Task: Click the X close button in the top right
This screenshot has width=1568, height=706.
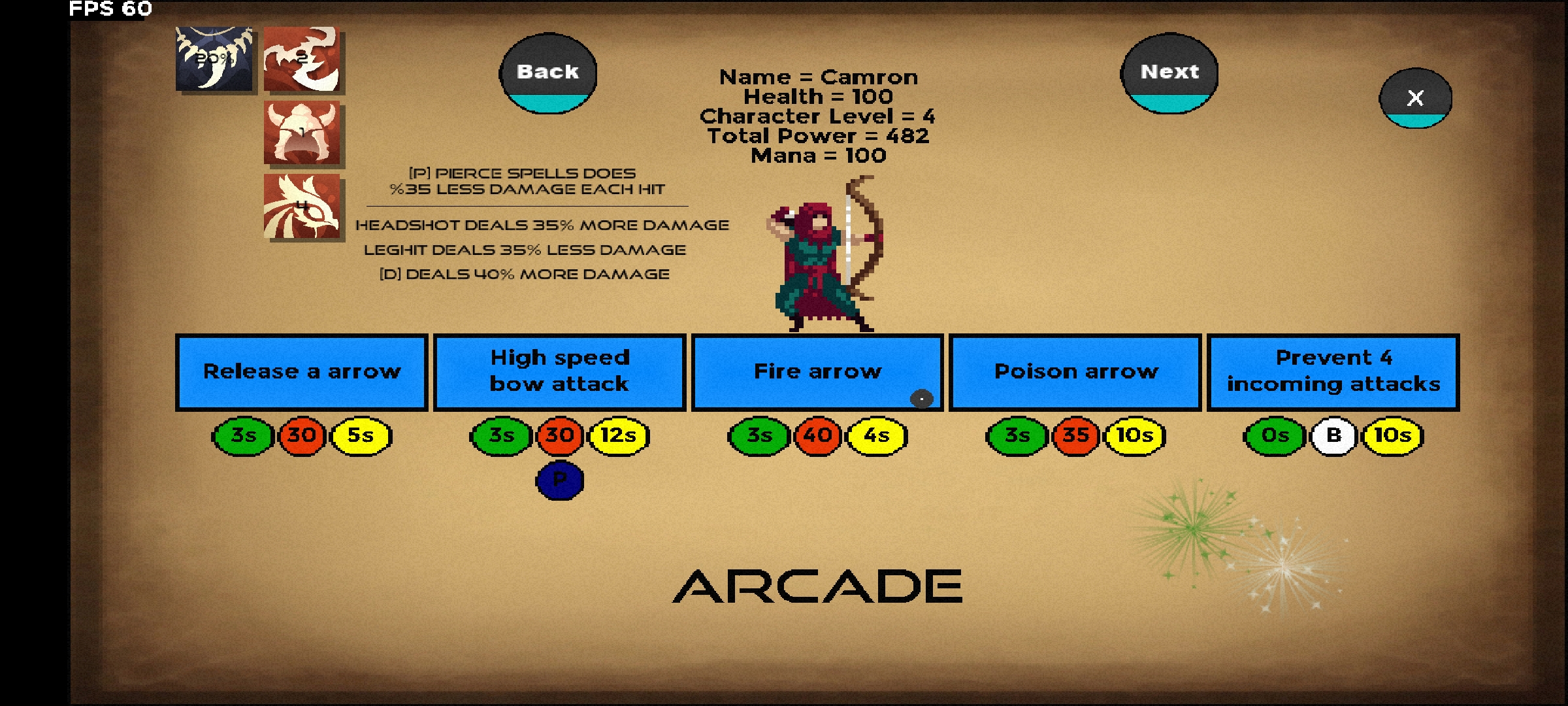Action: pos(1414,99)
